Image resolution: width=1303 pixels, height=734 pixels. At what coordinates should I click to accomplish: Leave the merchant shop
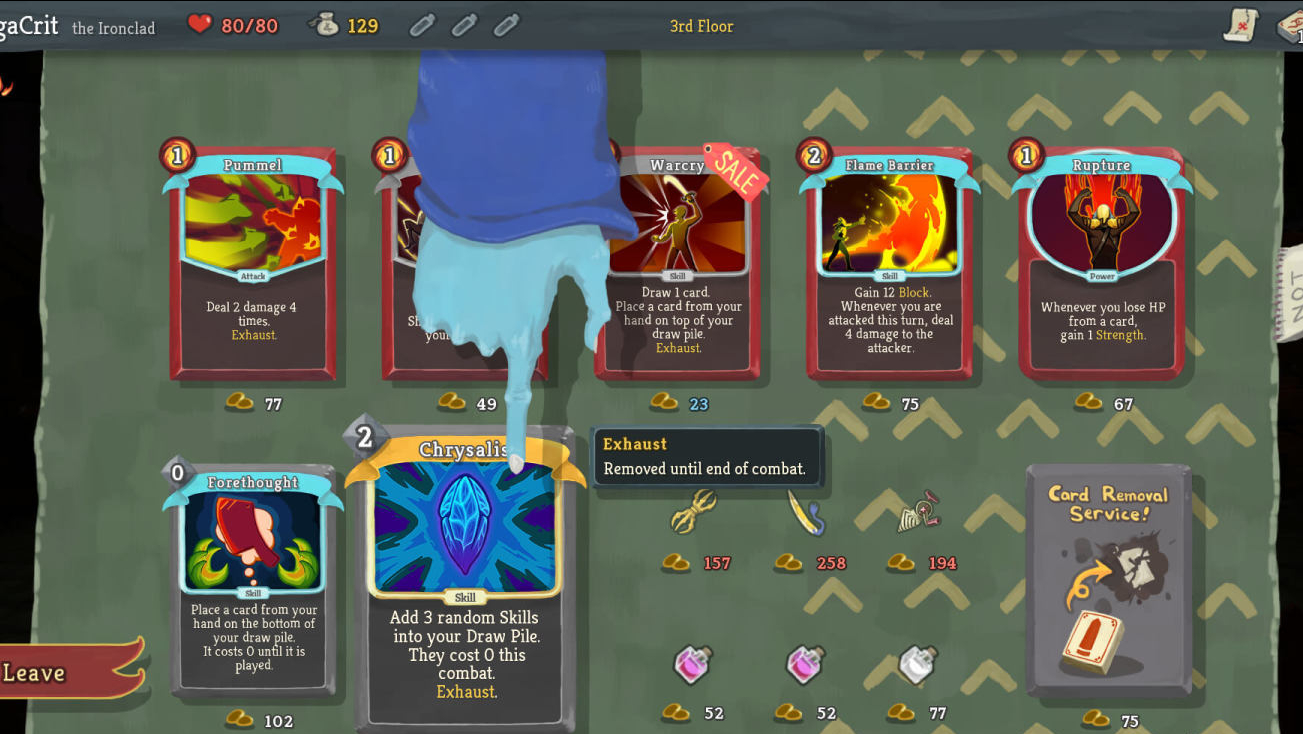pyautogui.click(x=60, y=672)
